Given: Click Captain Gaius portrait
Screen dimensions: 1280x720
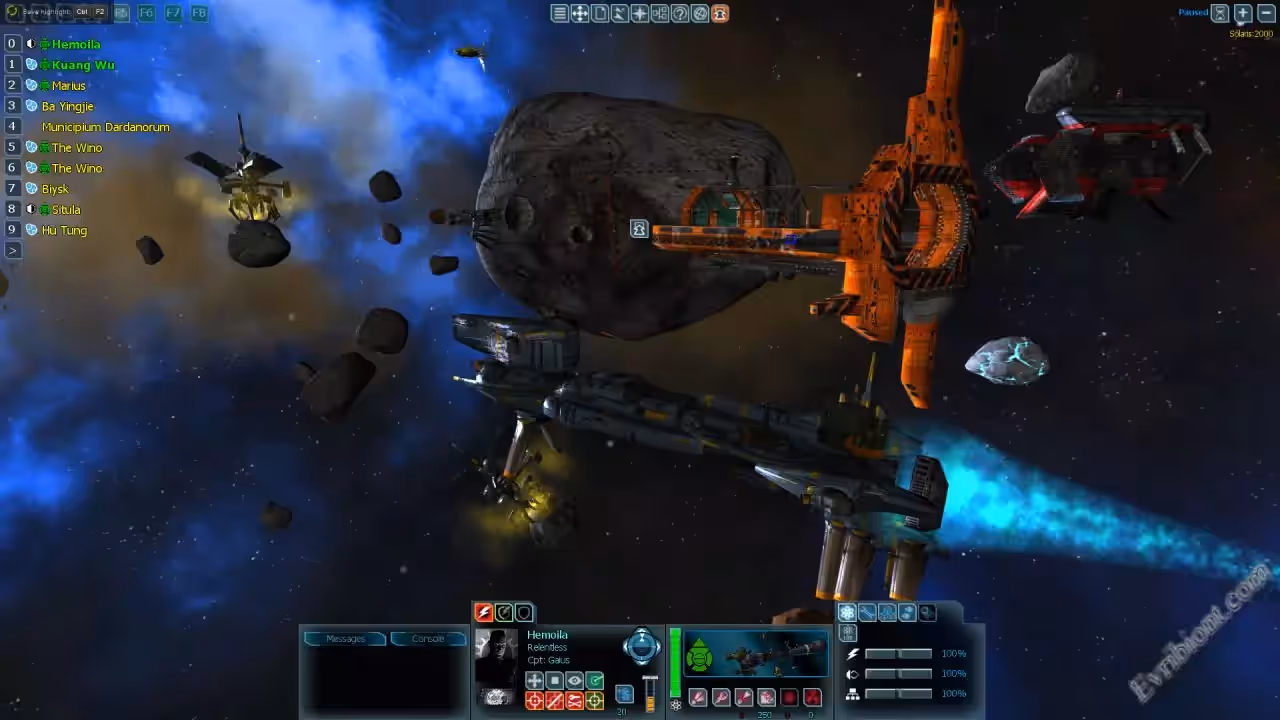Looking at the screenshot, I should point(496,657).
